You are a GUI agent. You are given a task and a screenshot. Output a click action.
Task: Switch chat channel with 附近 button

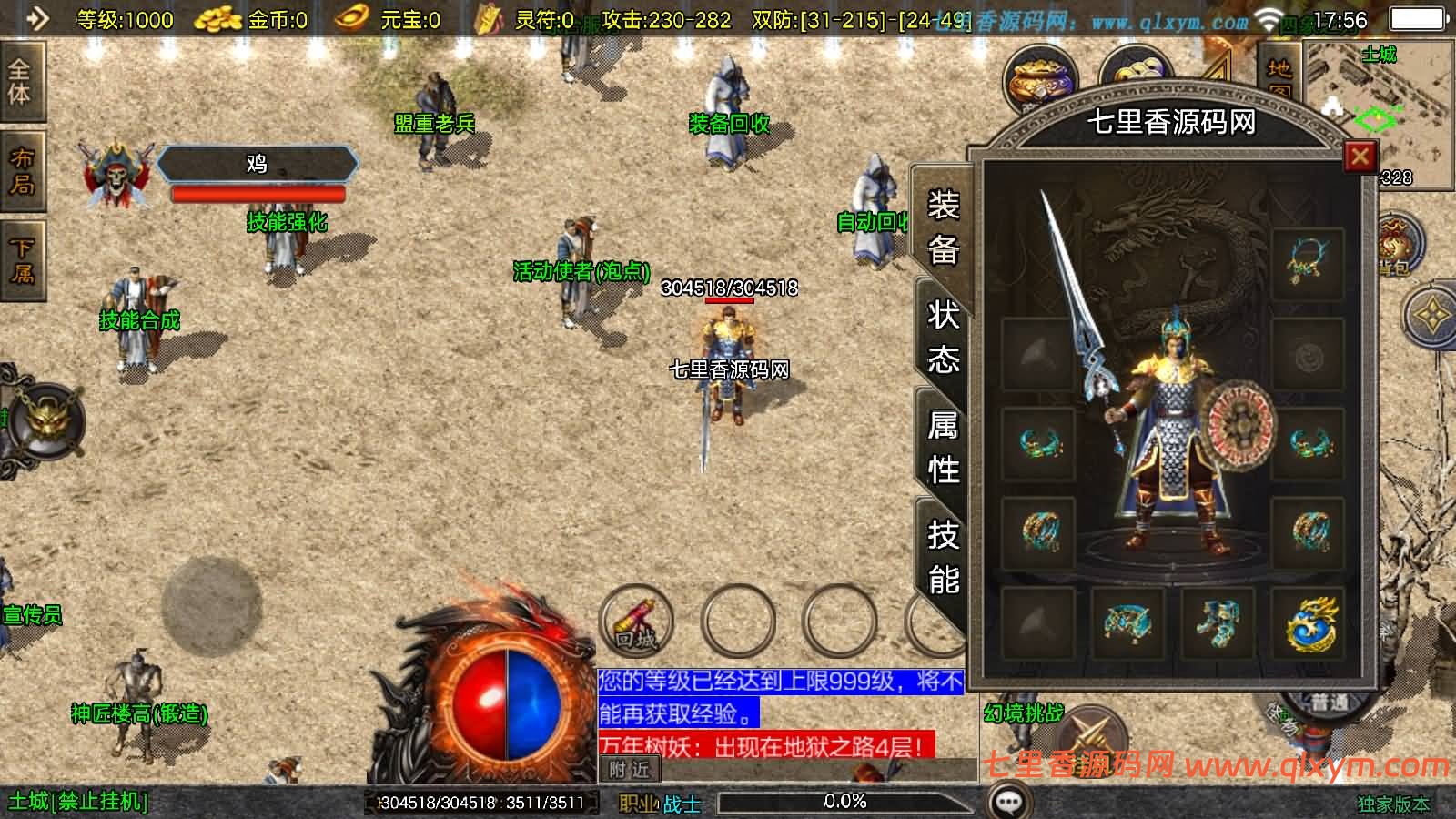coord(630,770)
